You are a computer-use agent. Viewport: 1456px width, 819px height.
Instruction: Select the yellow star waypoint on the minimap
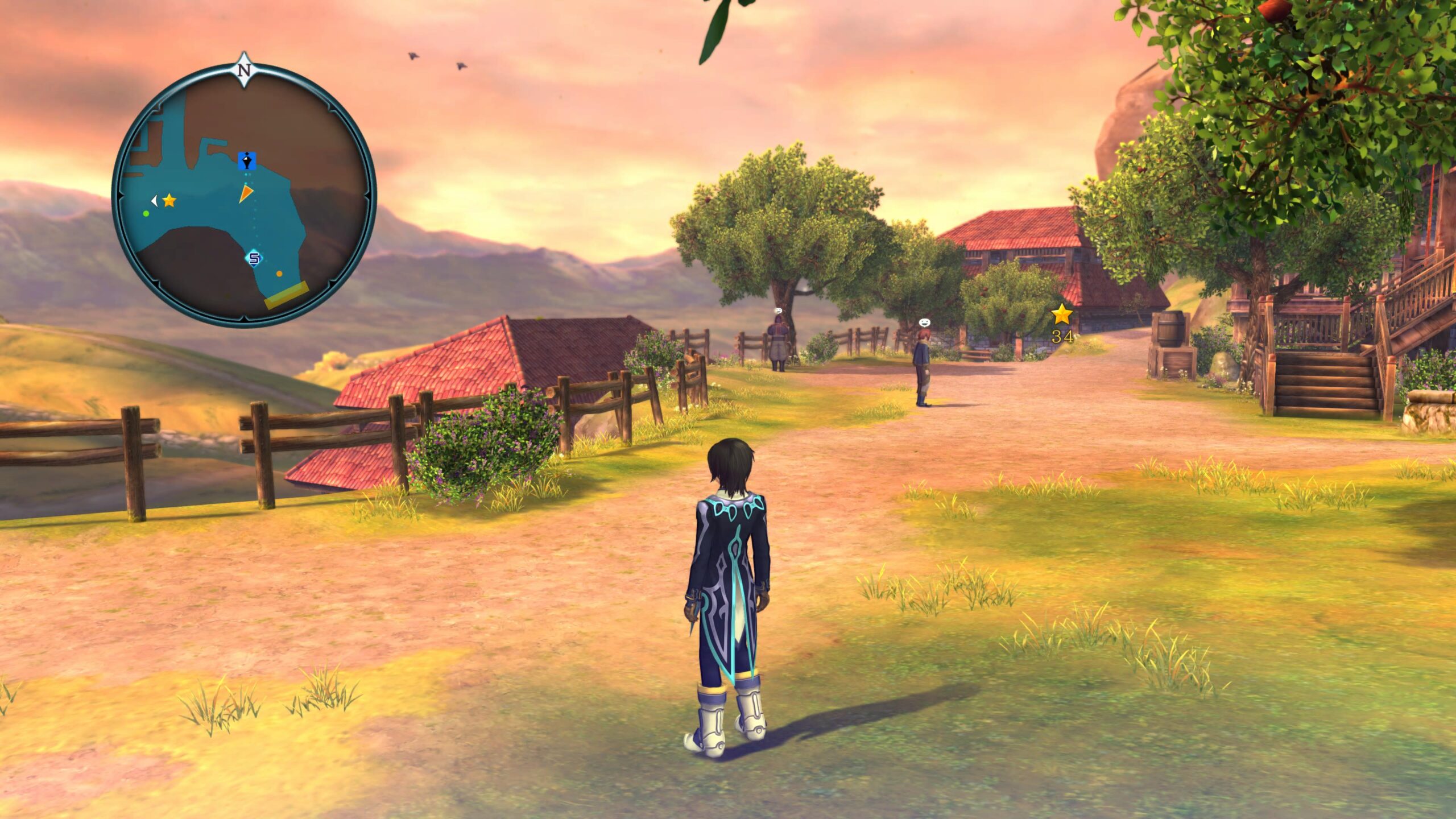tap(169, 200)
